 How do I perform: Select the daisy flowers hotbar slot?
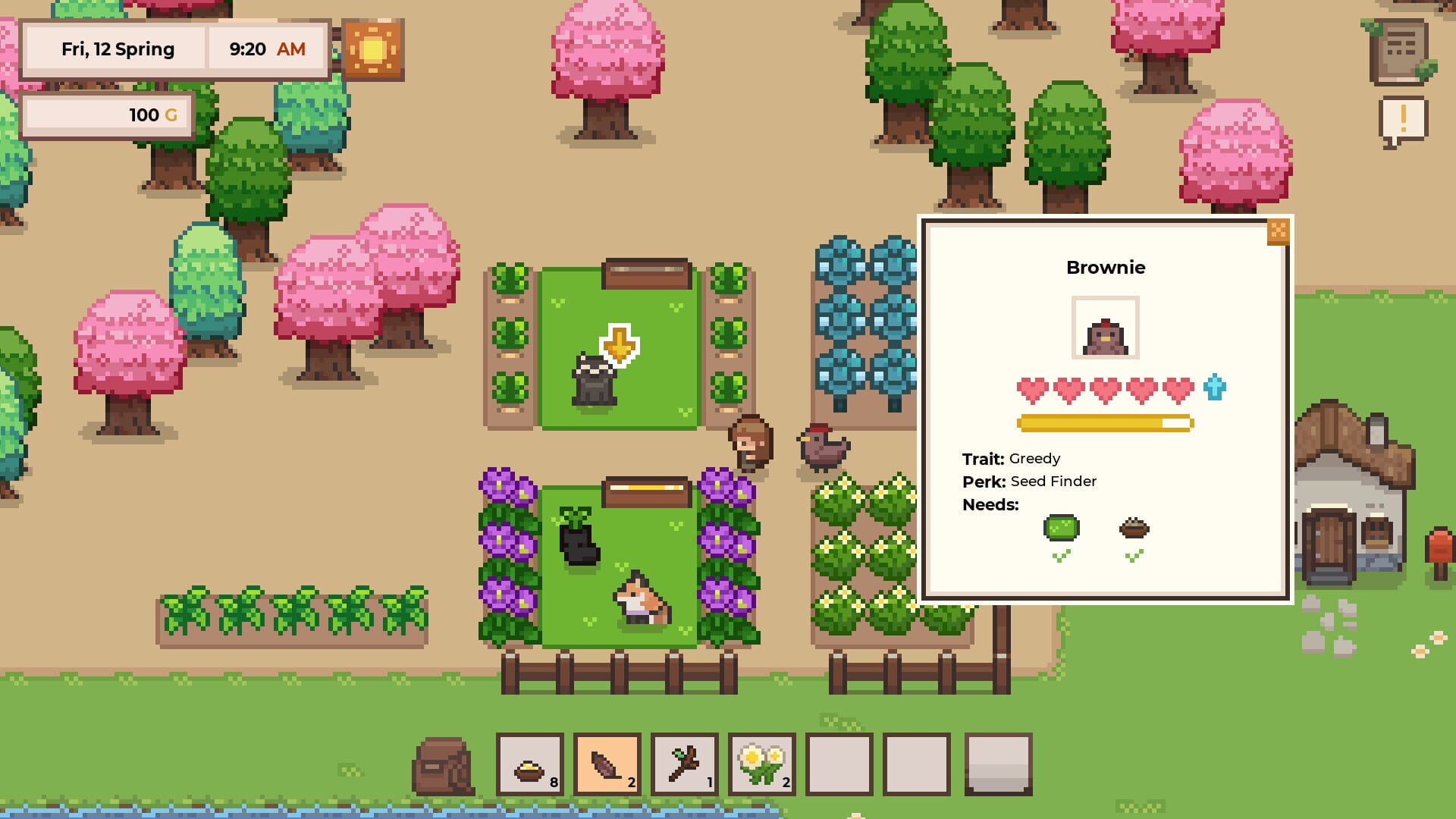[x=762, y=764]
